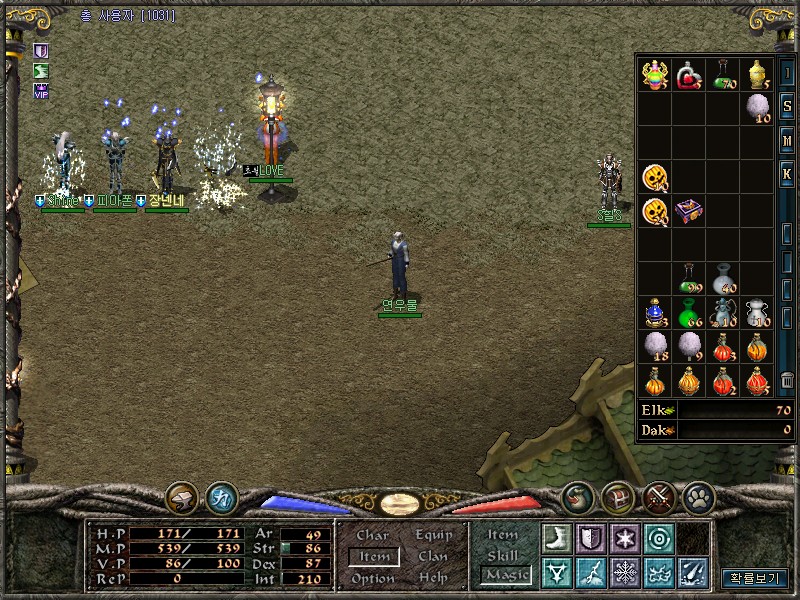Viewport: 800px width, 600px height.
Task: Select the purple treasure box in inventory
Action: pyautogui.click(x=689, y=211)
